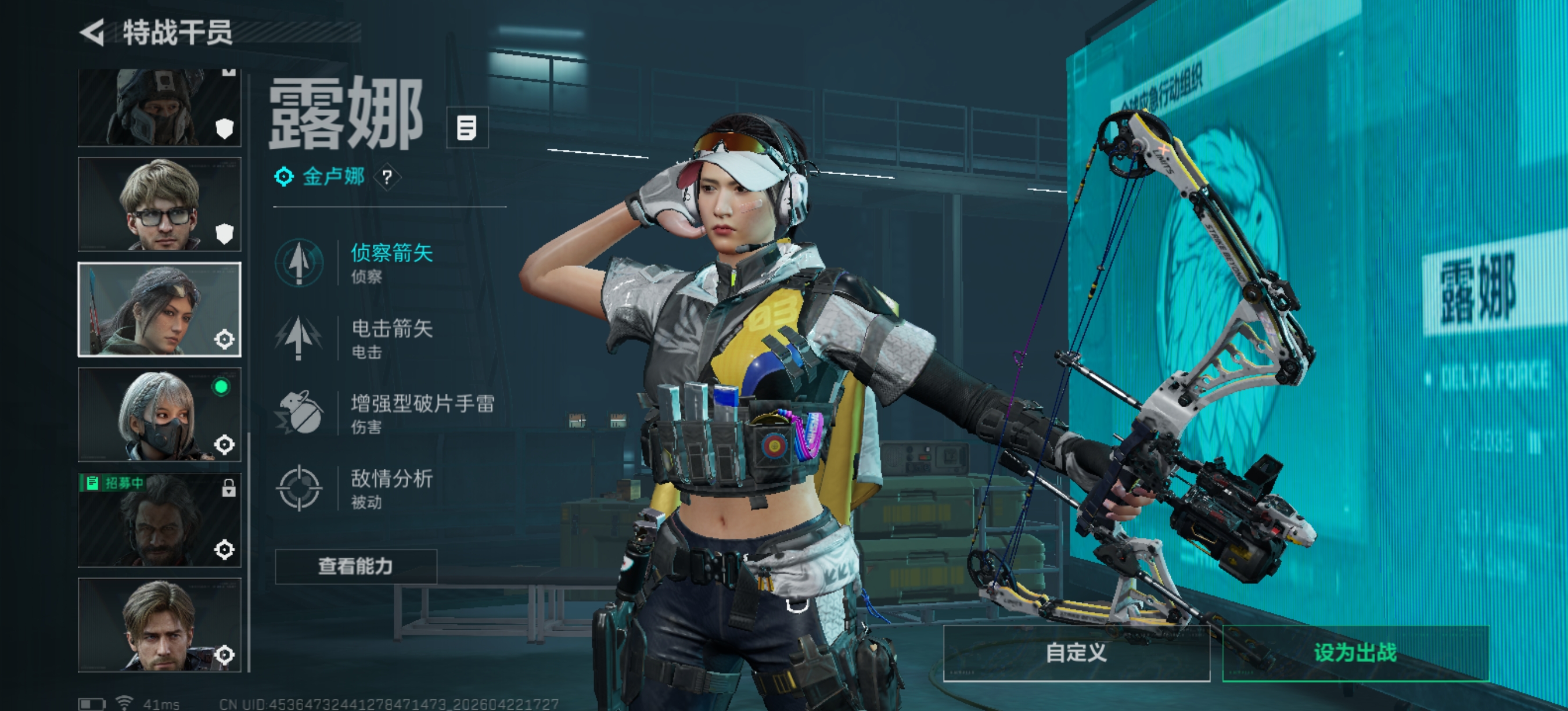Open the 查看能力 ability details
1568x711 pixels.
(x=356, y=567)
